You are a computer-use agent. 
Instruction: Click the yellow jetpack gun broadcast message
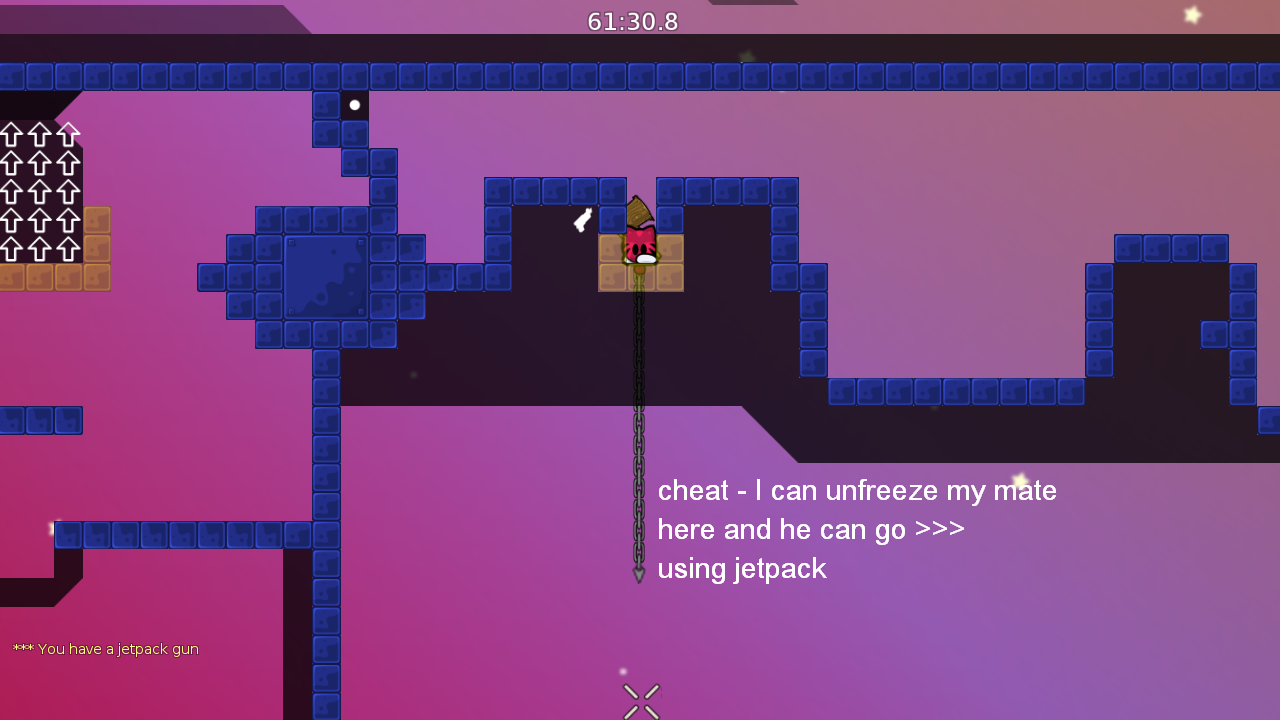point(105,649)
